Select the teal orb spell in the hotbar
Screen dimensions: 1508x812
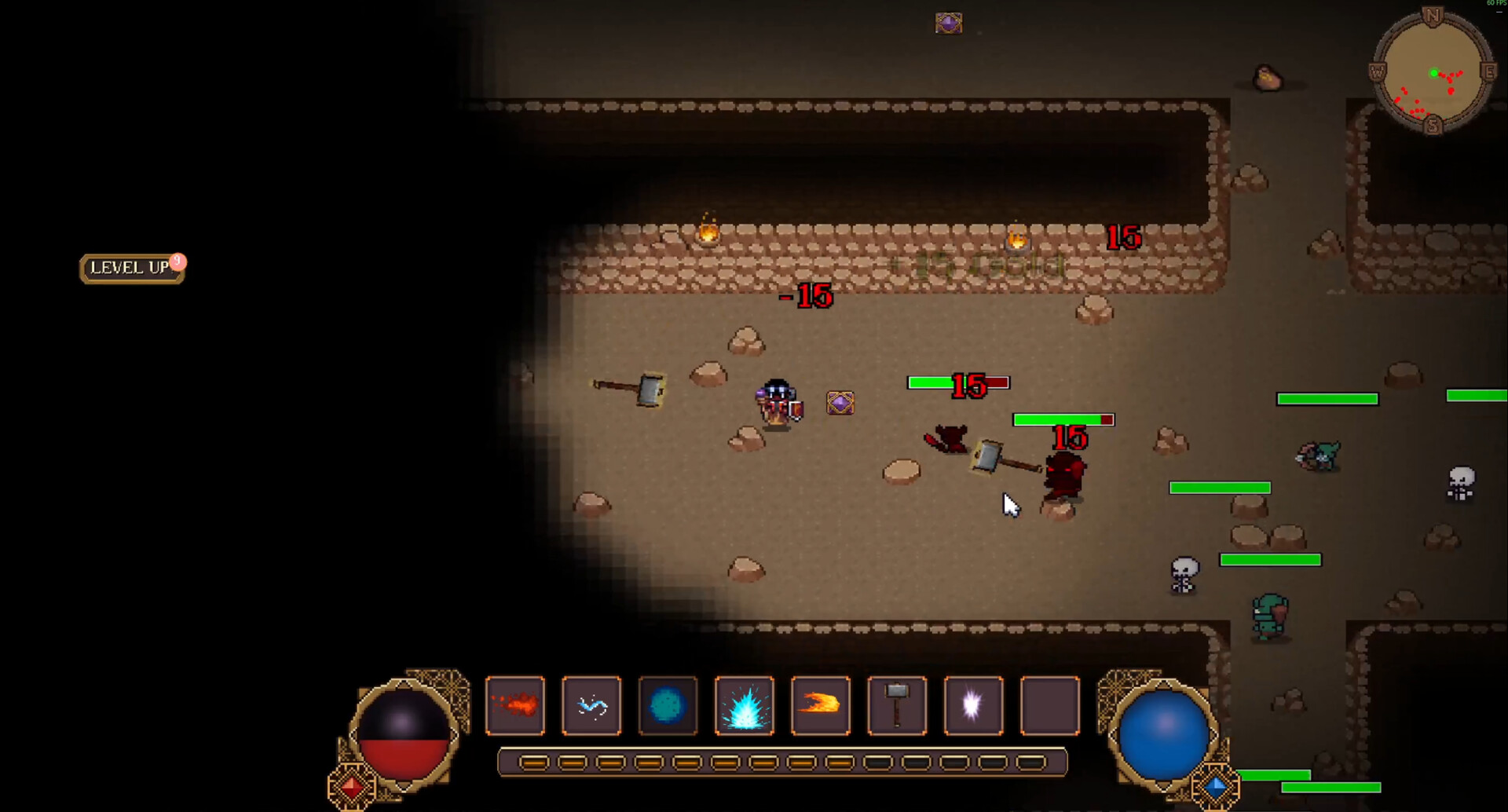click(x=668, y=705)
